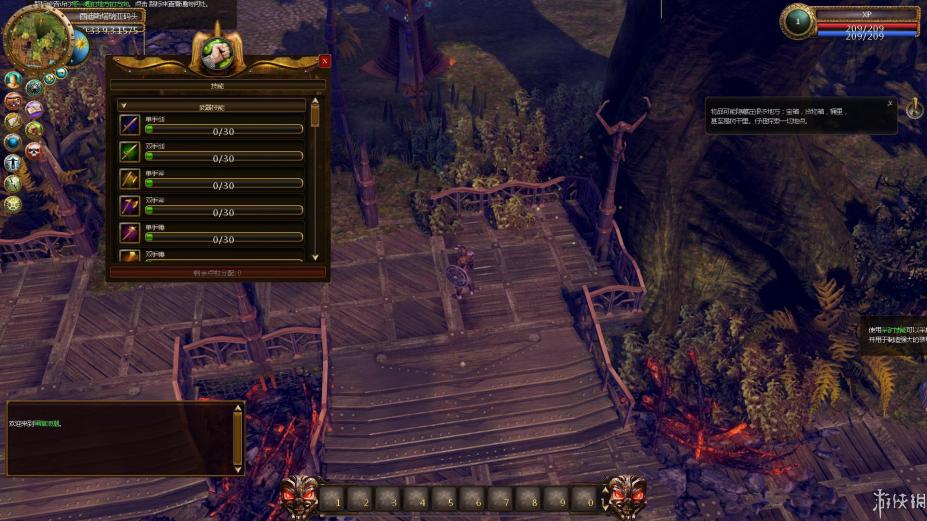Select the green sword skill icon

(x=130, y=151)
